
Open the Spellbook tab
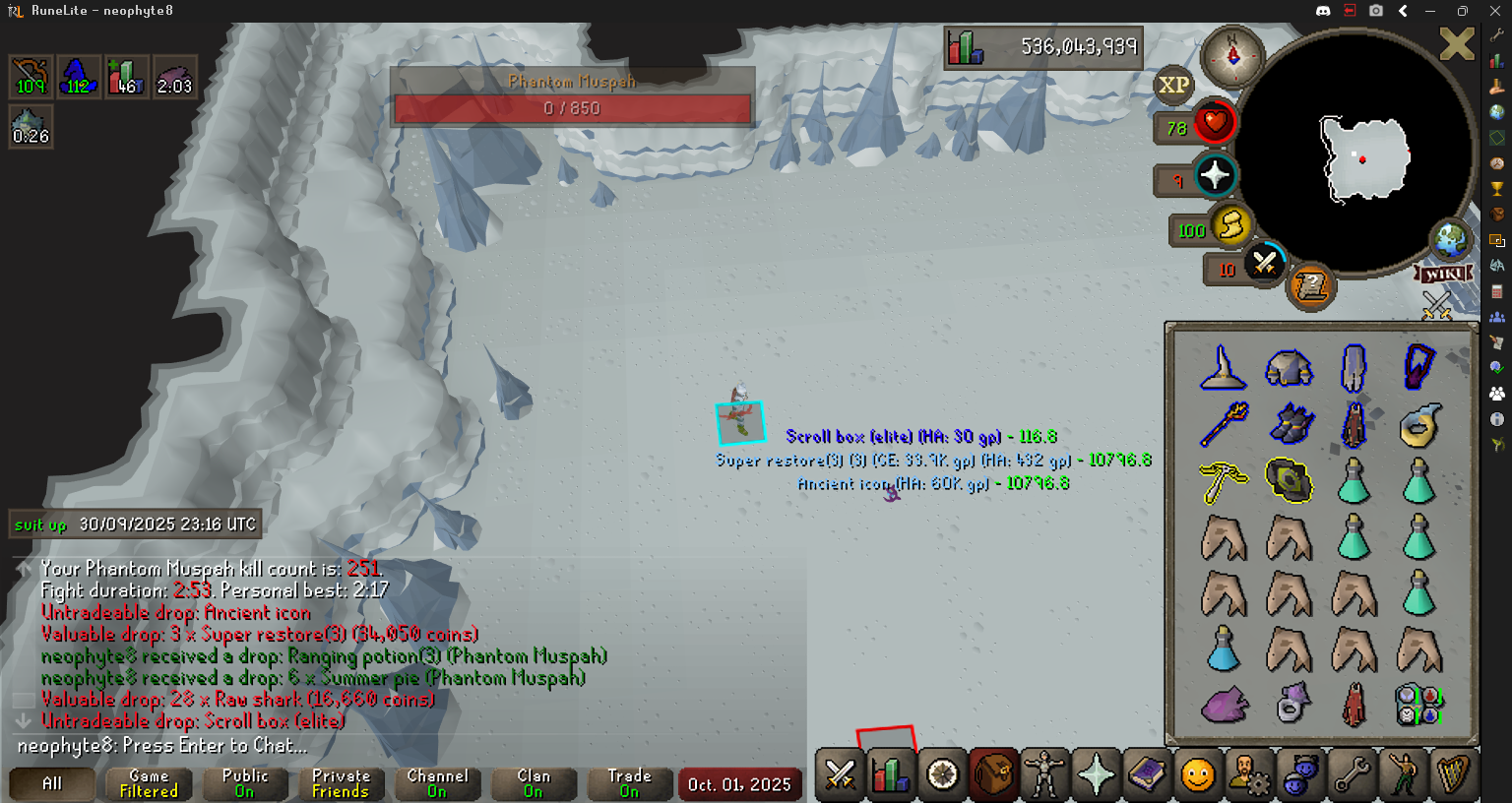[1147, 775]
